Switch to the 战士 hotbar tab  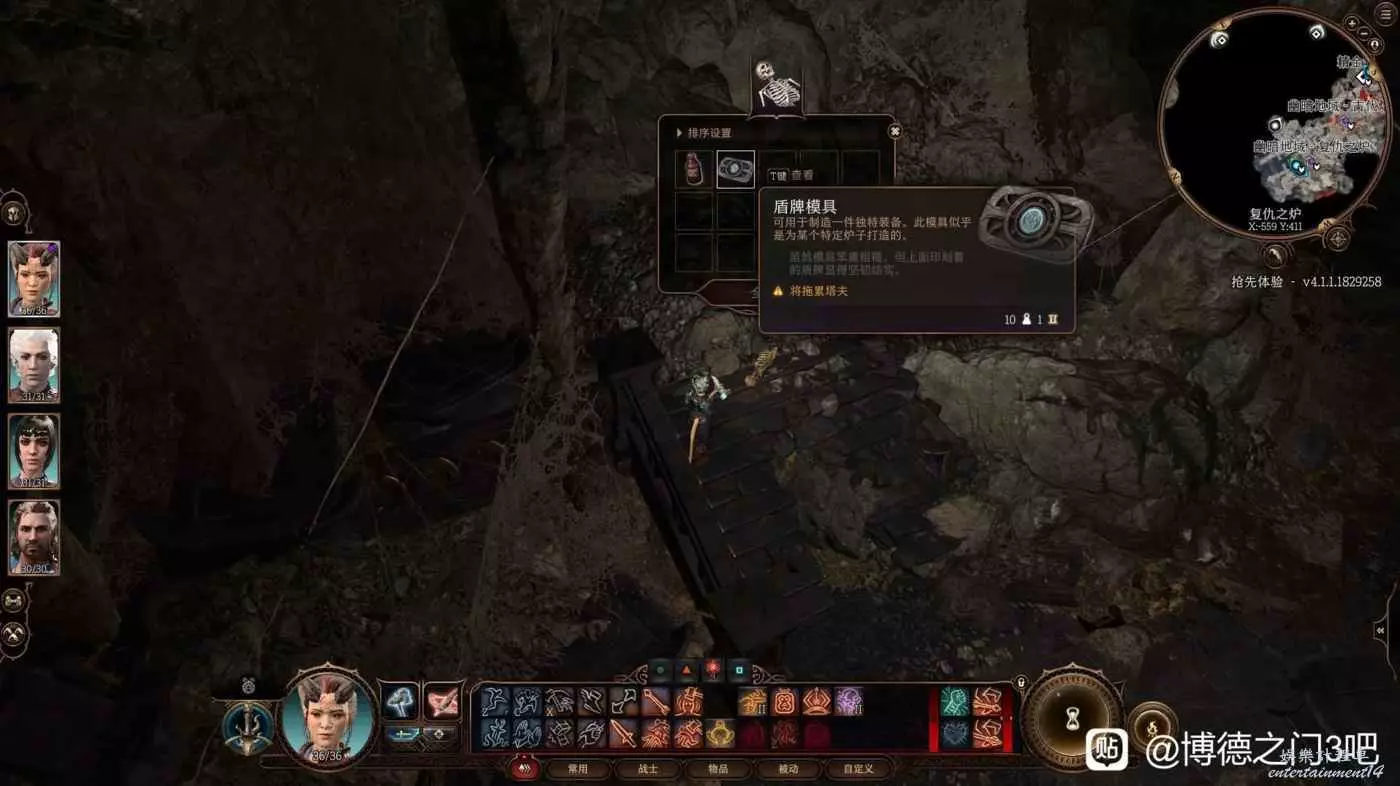[648, 769]
